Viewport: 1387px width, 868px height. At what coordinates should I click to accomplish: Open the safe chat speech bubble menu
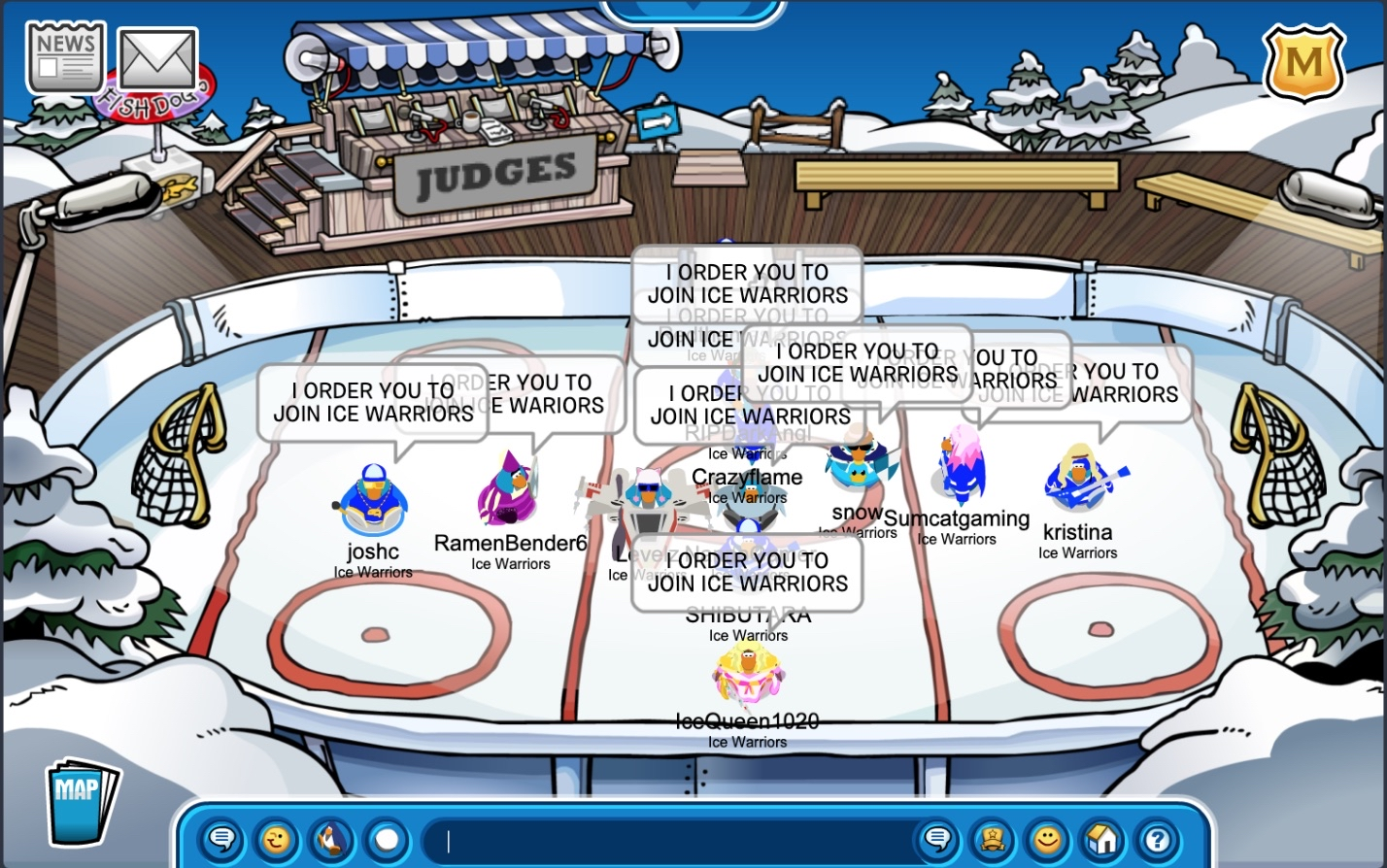(x=222, y=839)
